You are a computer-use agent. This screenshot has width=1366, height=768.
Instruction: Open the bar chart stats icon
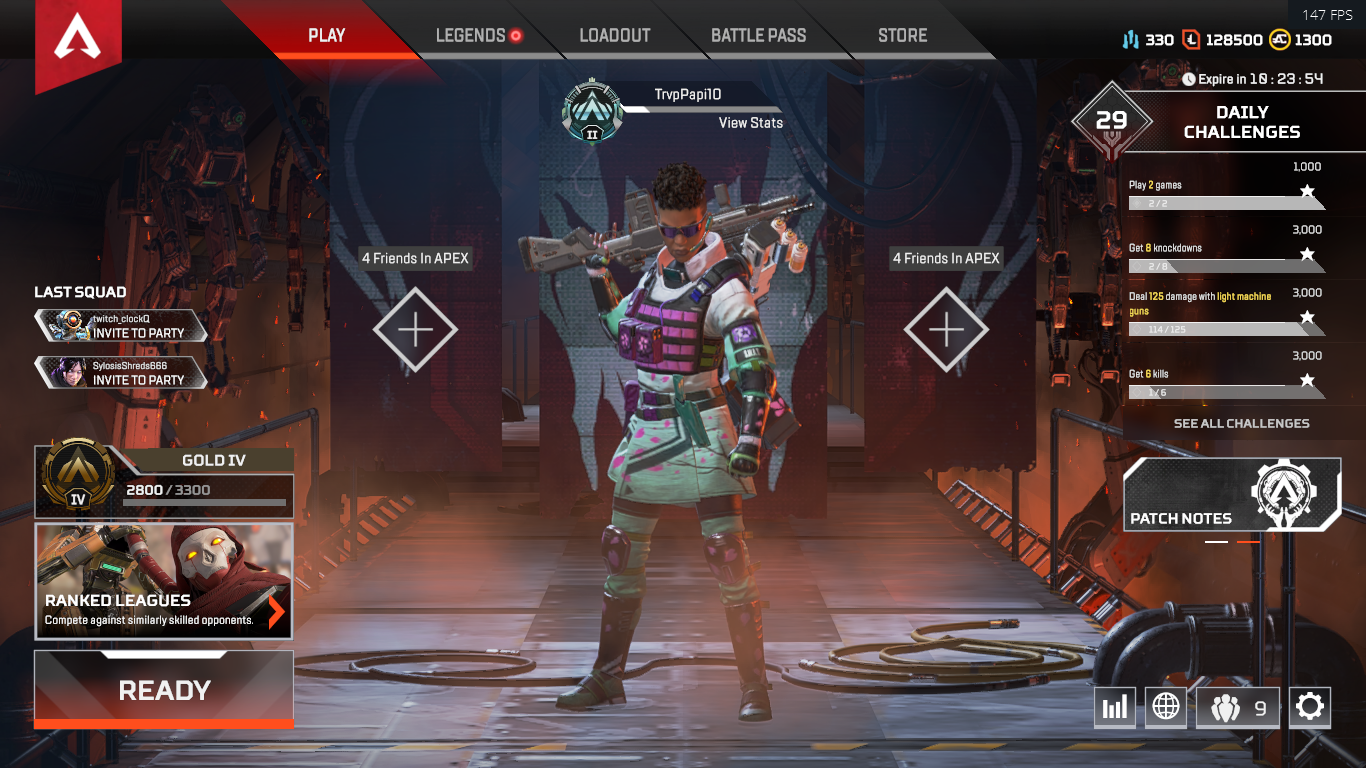(x=1113, y=708)
